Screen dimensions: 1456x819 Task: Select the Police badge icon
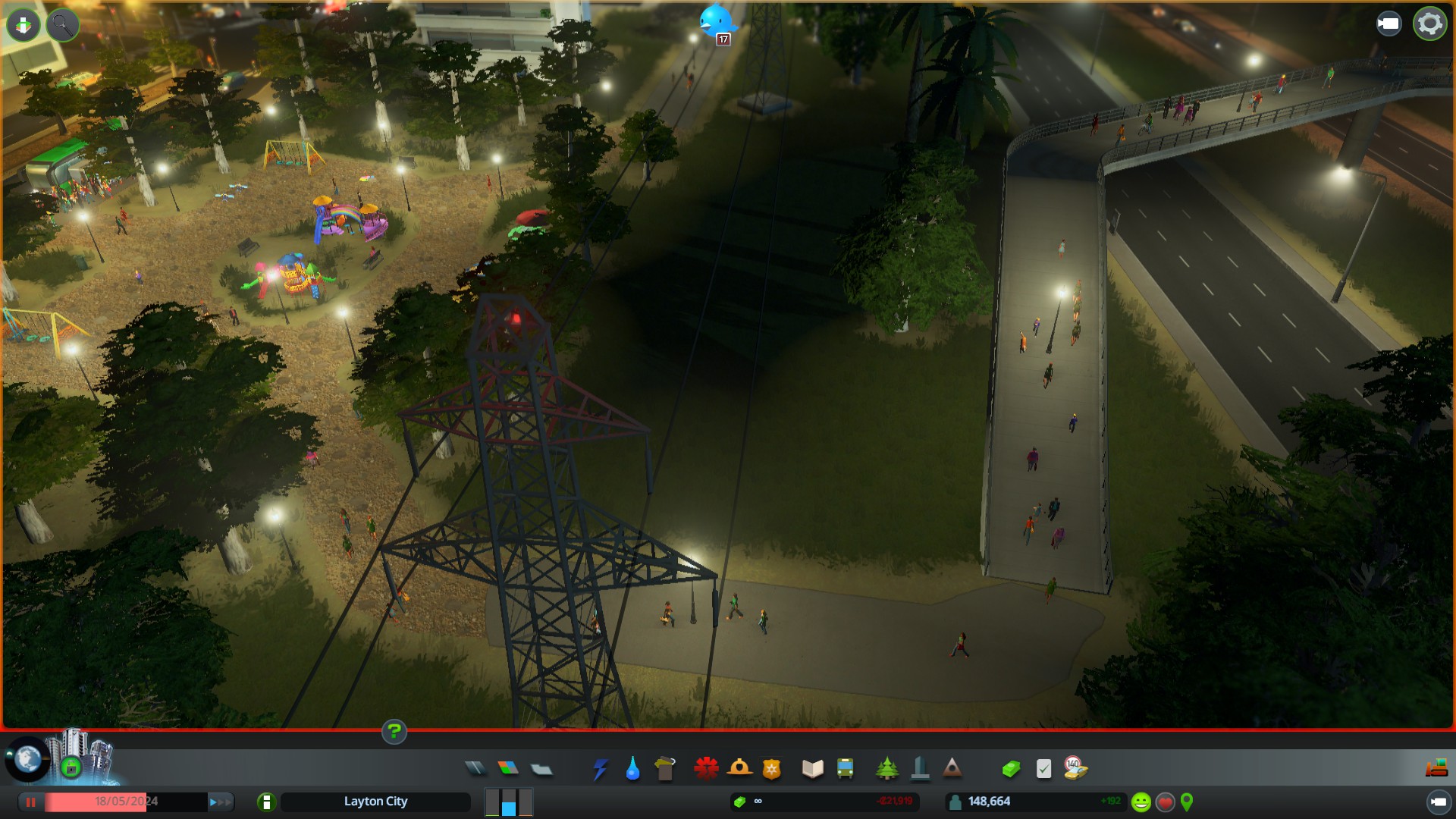pos(772,769)
